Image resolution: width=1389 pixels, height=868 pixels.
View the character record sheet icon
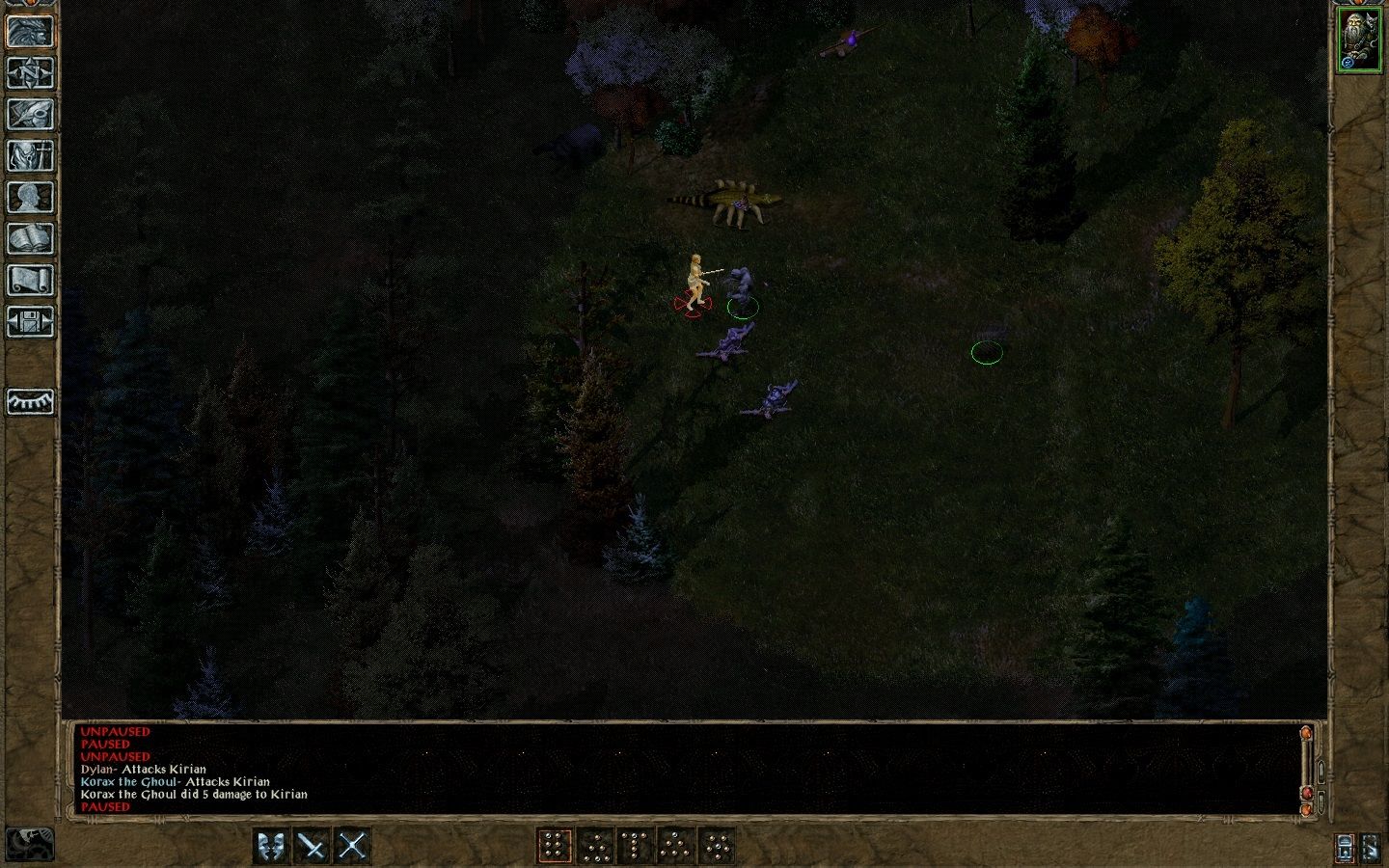point(29,197)
